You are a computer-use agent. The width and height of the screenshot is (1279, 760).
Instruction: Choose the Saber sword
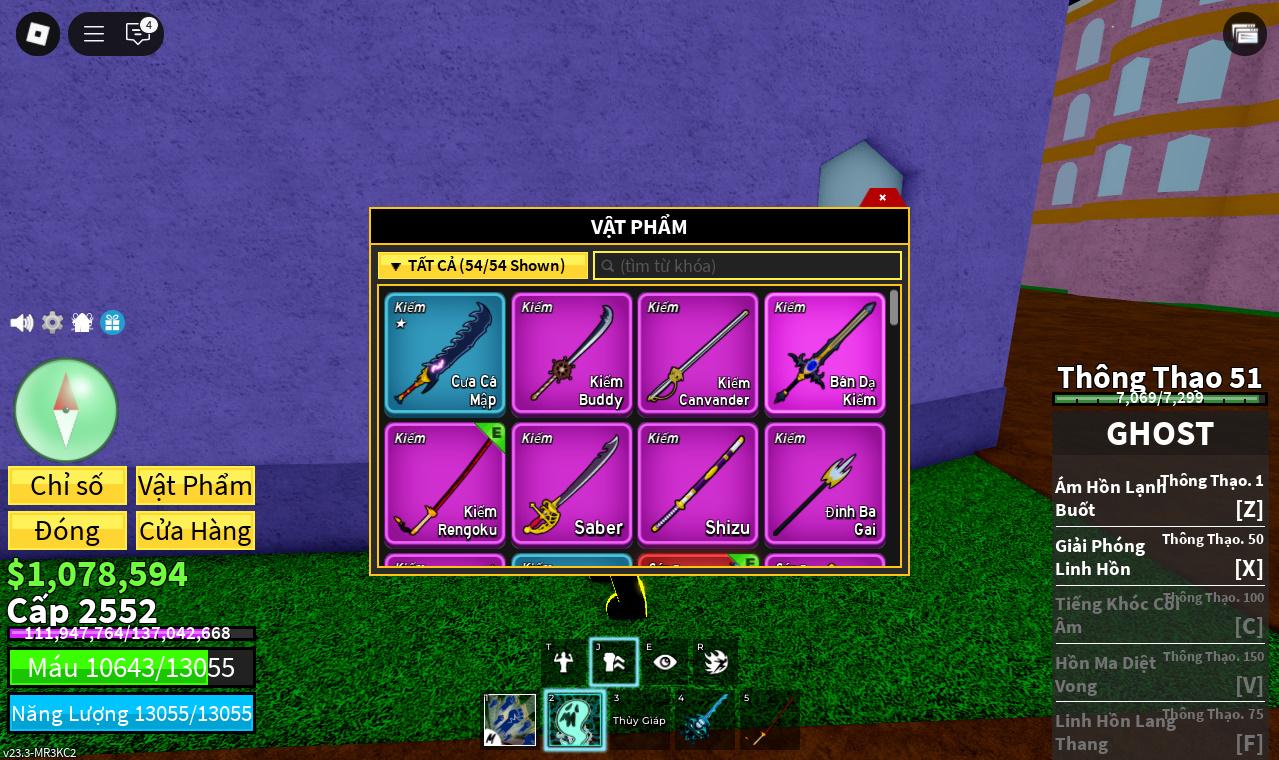click(572, 484)
